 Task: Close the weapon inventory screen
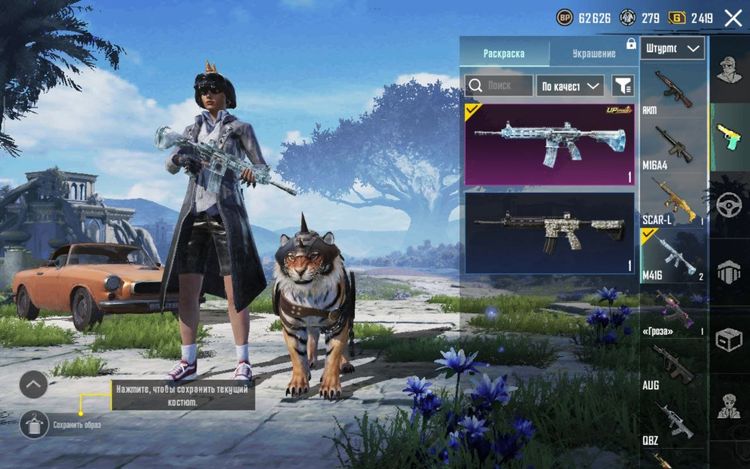coord(733,18)
